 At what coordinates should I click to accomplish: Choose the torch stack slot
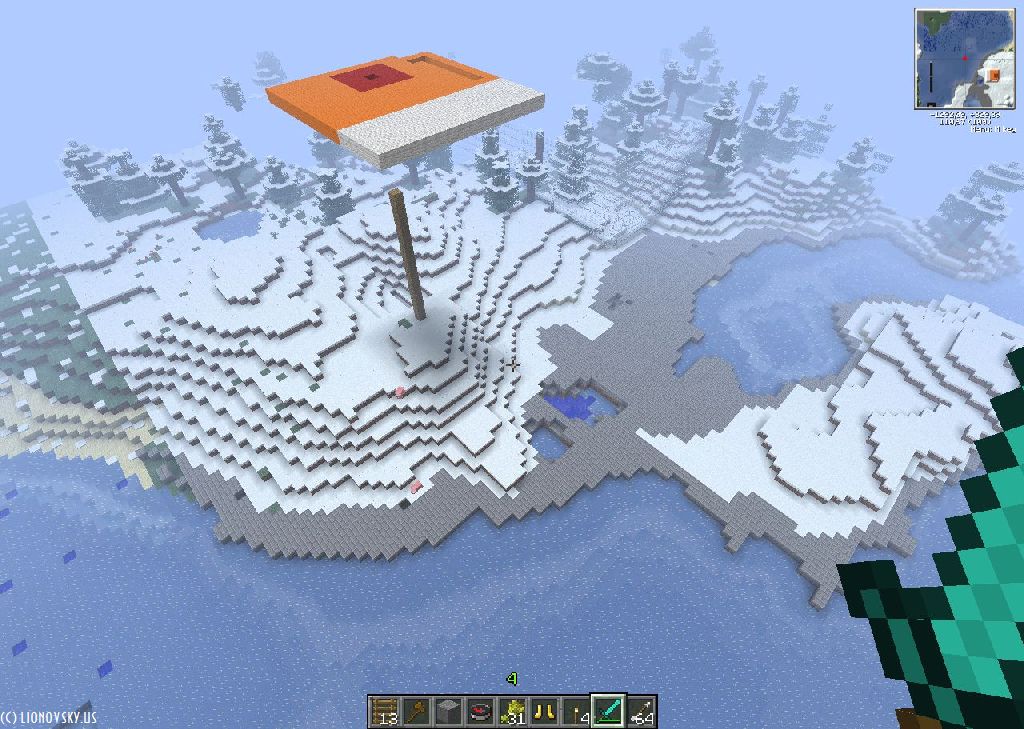(577, 711)
